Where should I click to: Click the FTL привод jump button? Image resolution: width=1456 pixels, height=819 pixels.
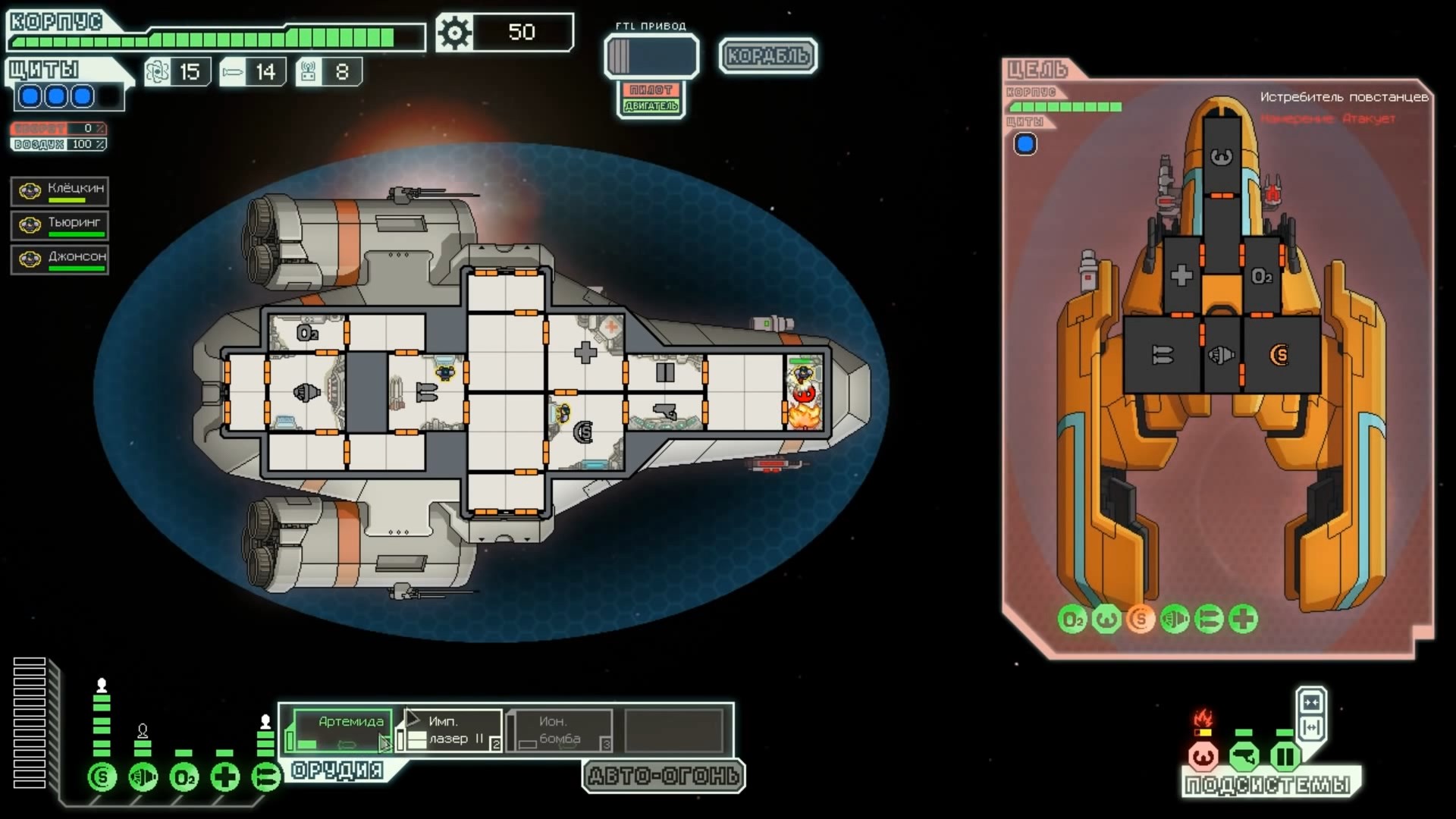651,56
